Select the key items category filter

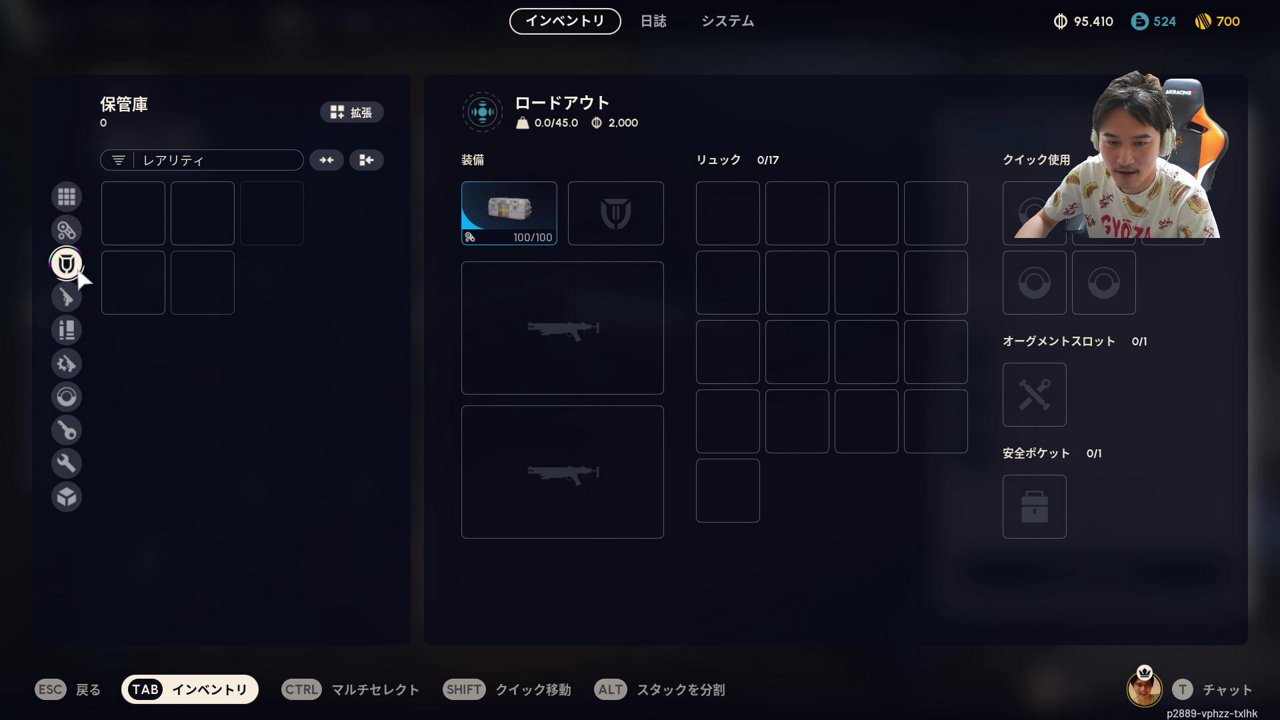(x=66, y=430)
